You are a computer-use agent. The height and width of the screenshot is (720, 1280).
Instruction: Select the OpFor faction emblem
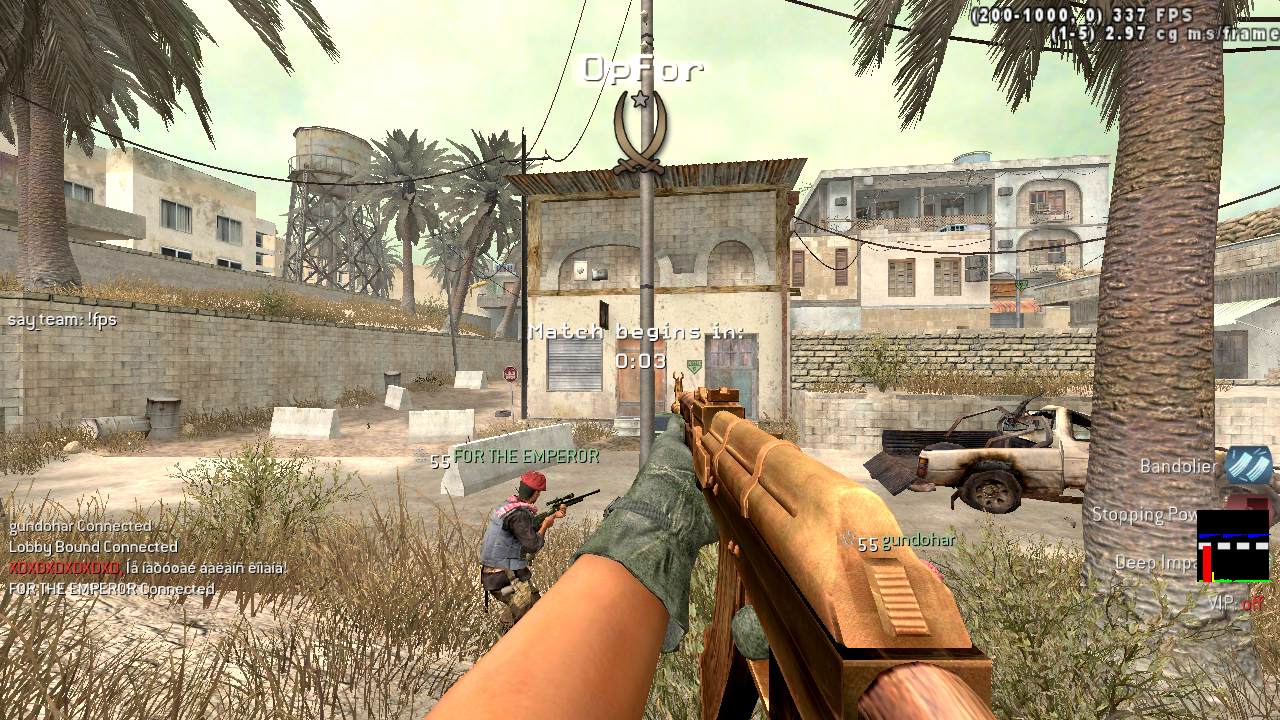640,130
